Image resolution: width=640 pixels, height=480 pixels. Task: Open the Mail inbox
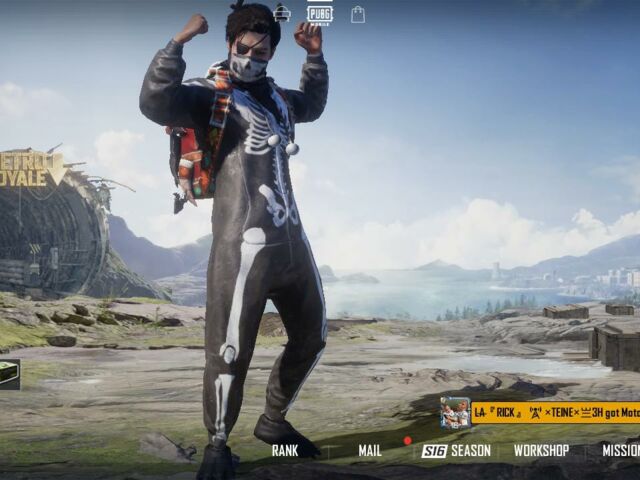370,451
